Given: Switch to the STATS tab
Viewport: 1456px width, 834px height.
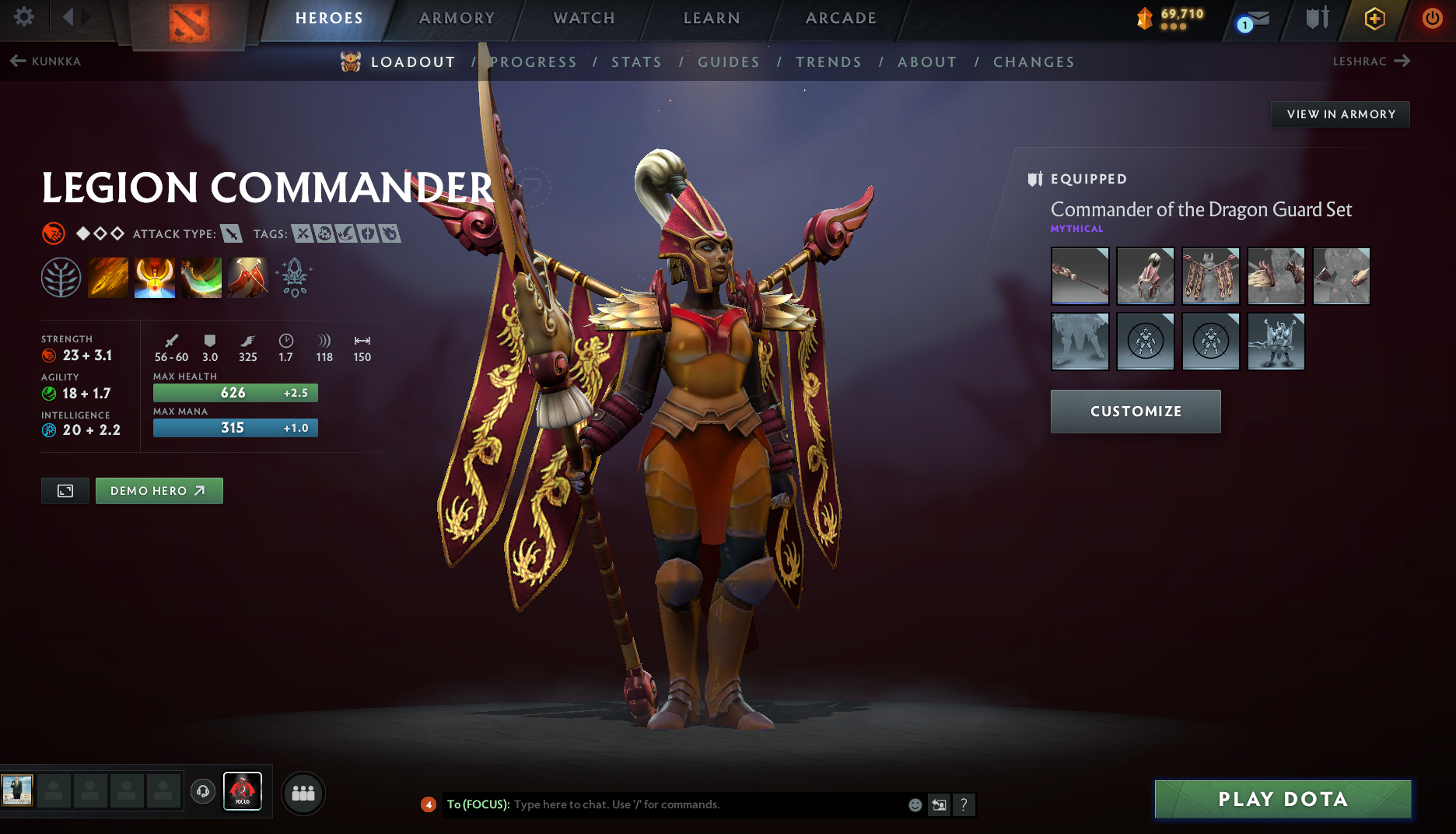Looking at the screenshot, I should 636,61.
